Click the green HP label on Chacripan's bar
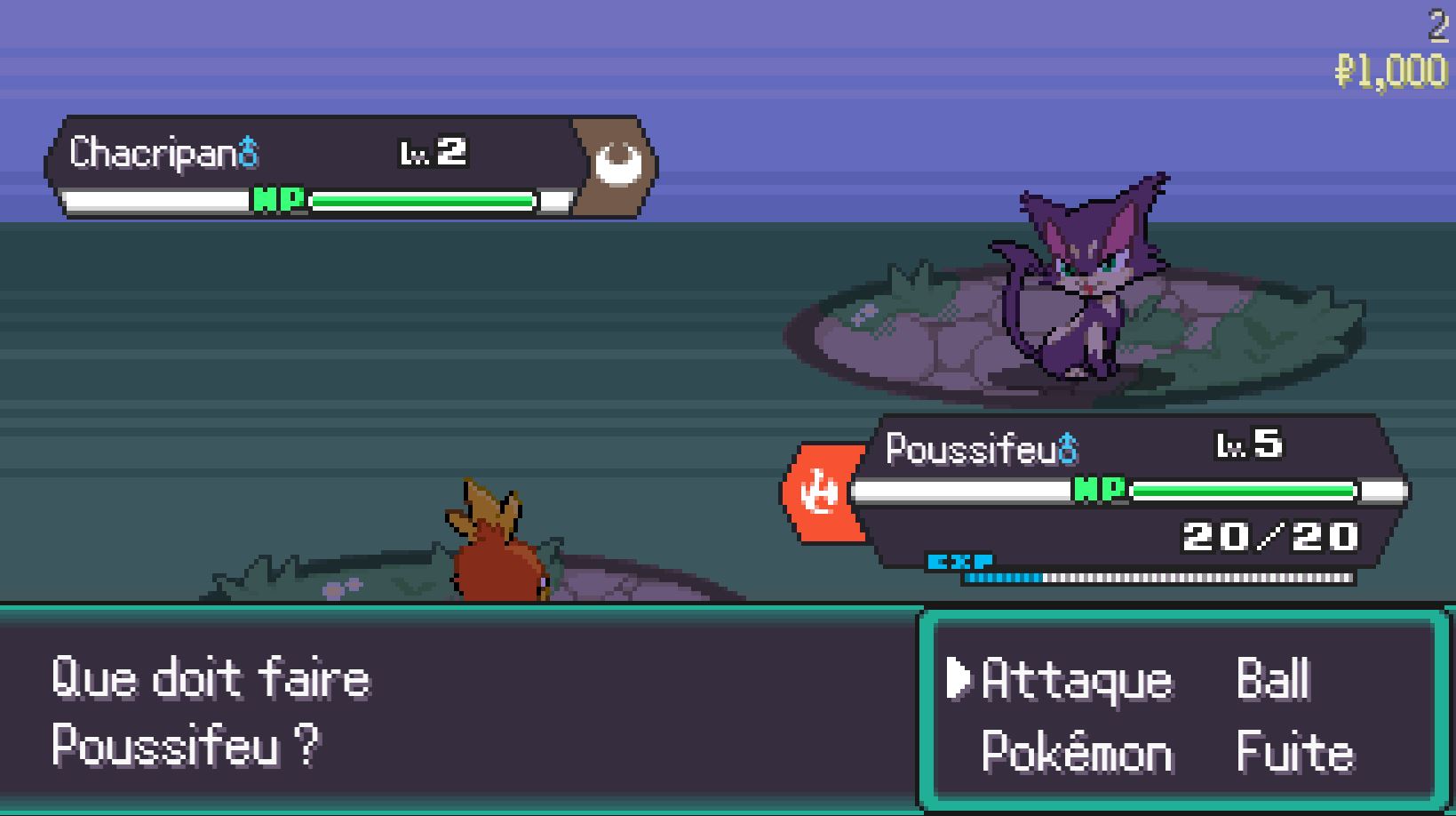Image resolution: width=1456 pixels, height=816 pixels. (x=281, y=201)
